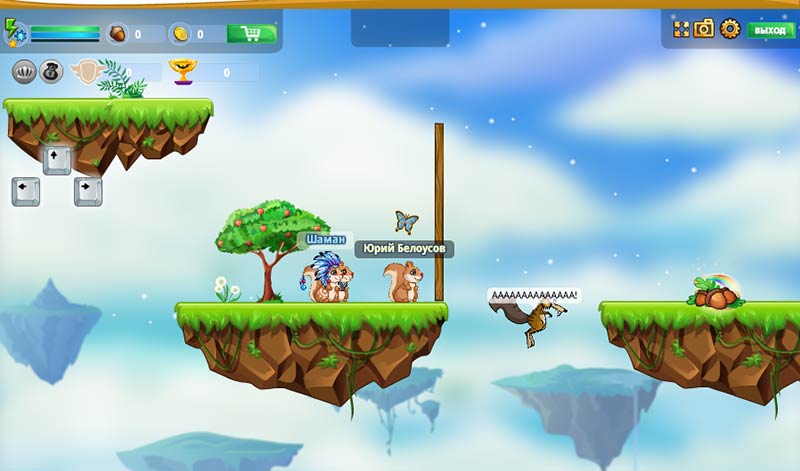Take a screenshot with the camera icon
Image resolution: width=800 pixels, height=471 pixels.
click(704, 29)
